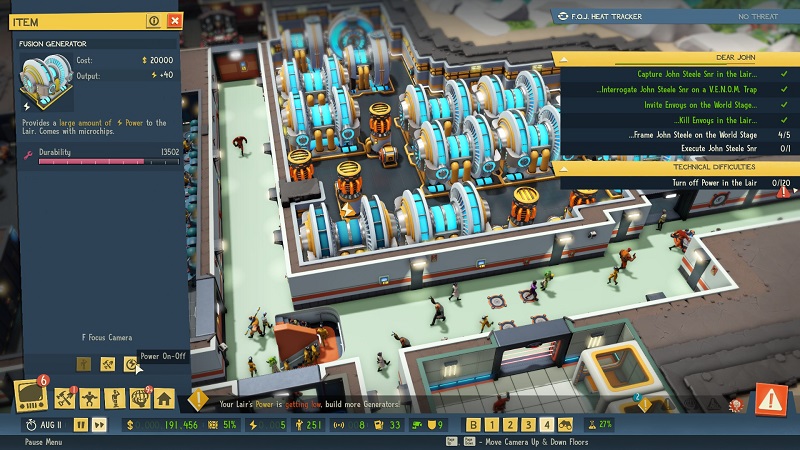The image size is (800, 450).
Task: Open the red alert warning button
Action: click(771, 399)
